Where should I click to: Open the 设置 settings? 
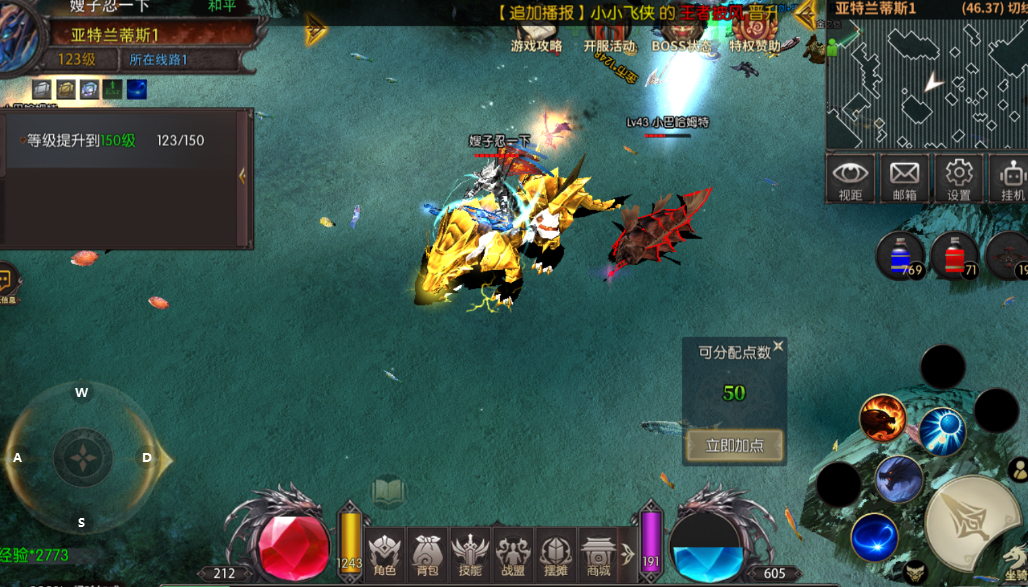pos(959,178)
